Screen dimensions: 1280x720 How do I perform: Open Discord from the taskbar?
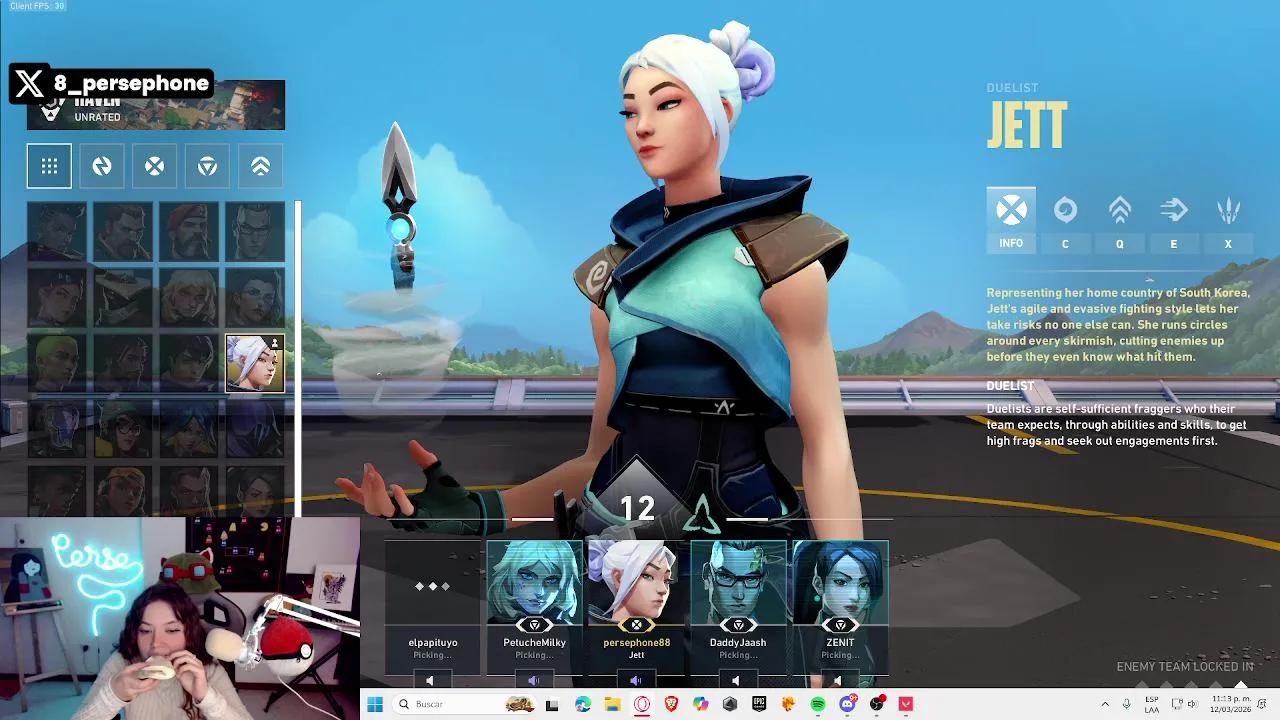tap(847, 705)
